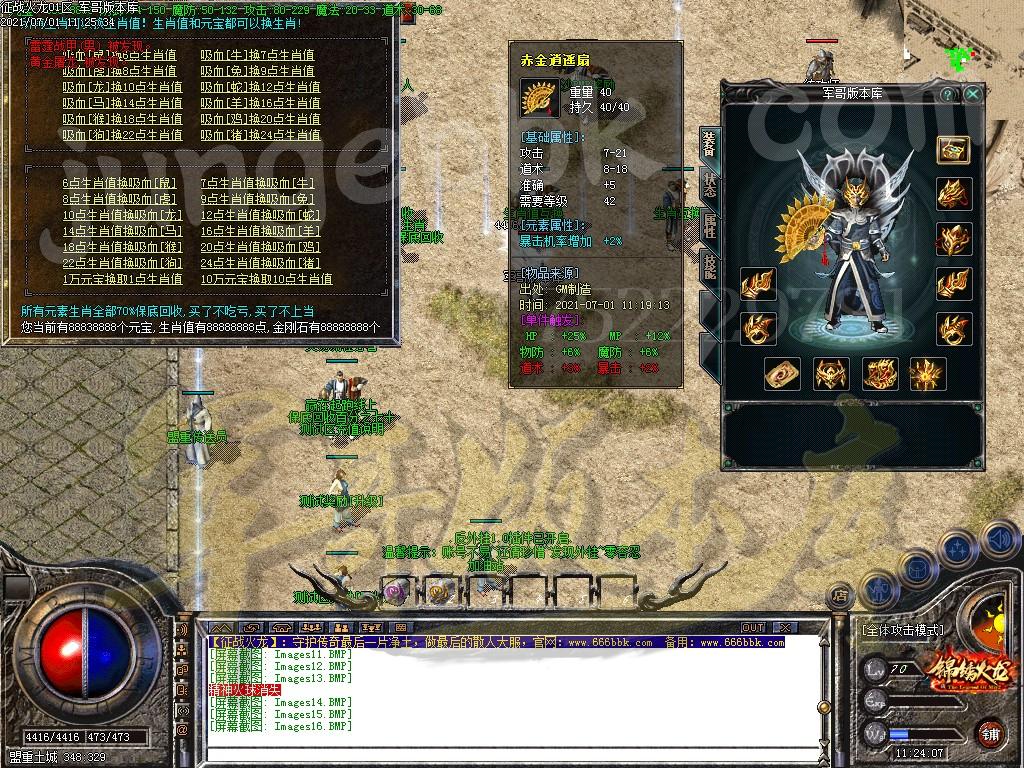Switch to the 属性 tab
The height and width of the screenshot is (768, 1024).
click(709, 226)
